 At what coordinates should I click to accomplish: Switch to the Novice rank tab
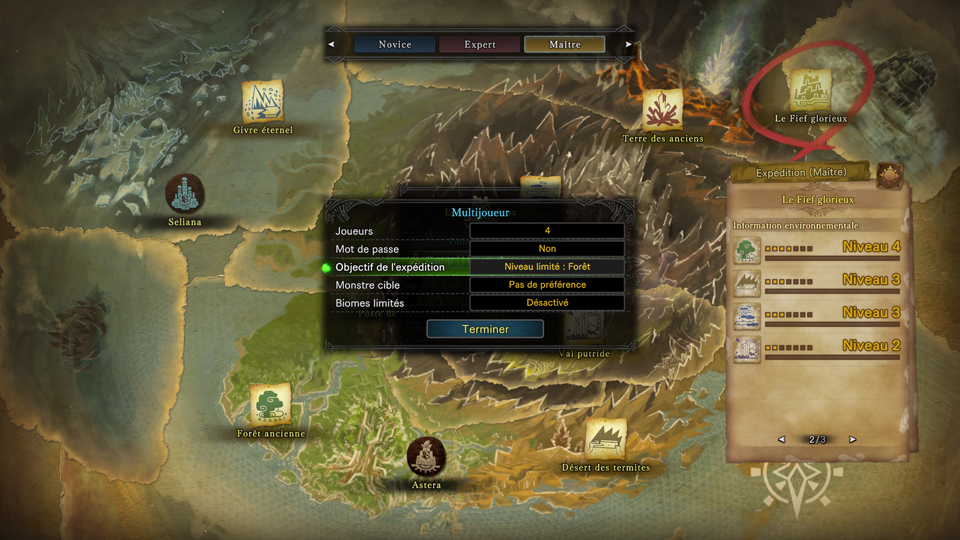394,44
